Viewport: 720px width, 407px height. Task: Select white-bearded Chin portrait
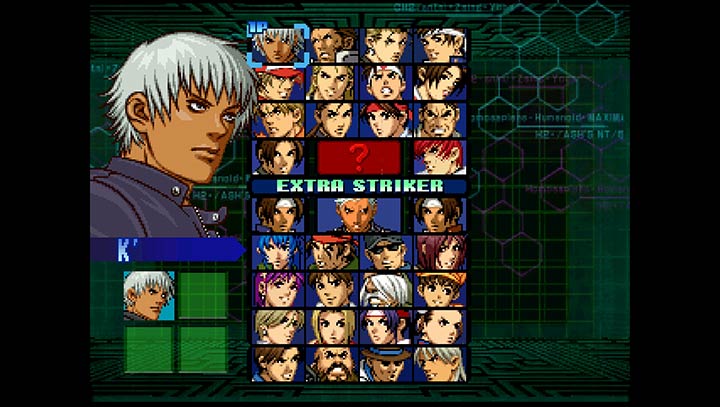point(386,289)
